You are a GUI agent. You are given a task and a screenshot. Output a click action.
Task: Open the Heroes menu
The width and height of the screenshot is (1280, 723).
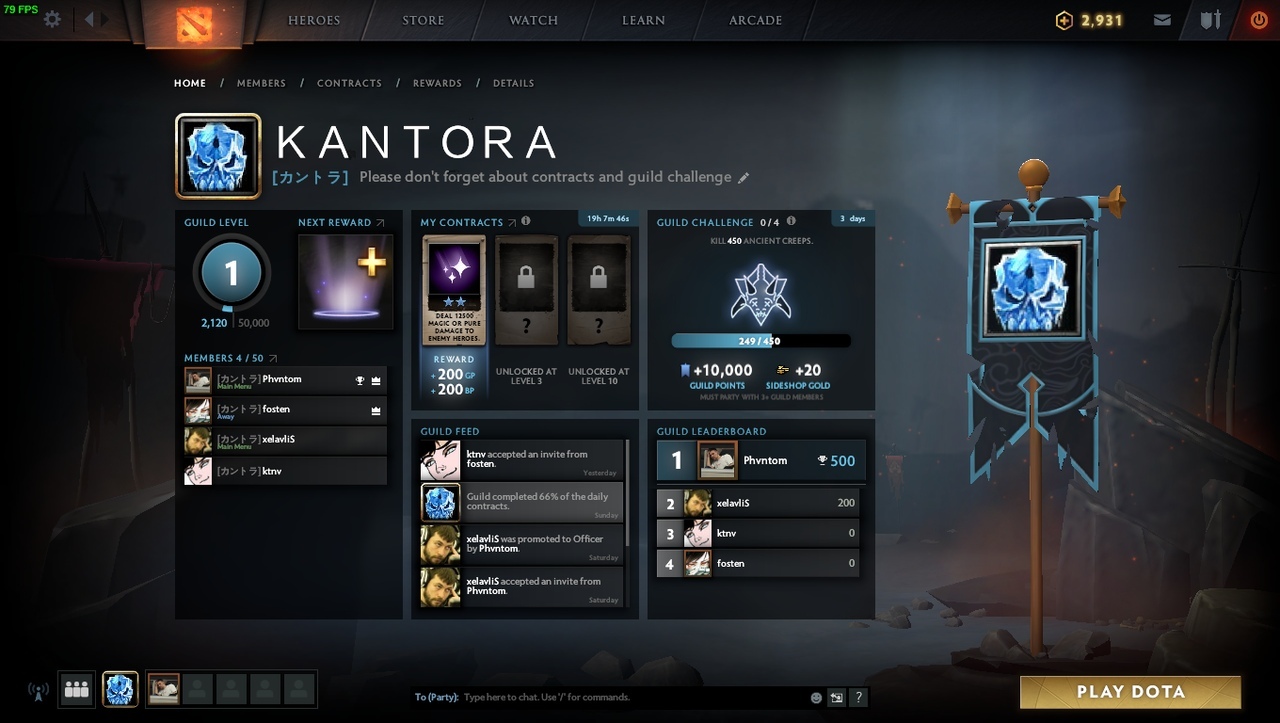[314, 20]
